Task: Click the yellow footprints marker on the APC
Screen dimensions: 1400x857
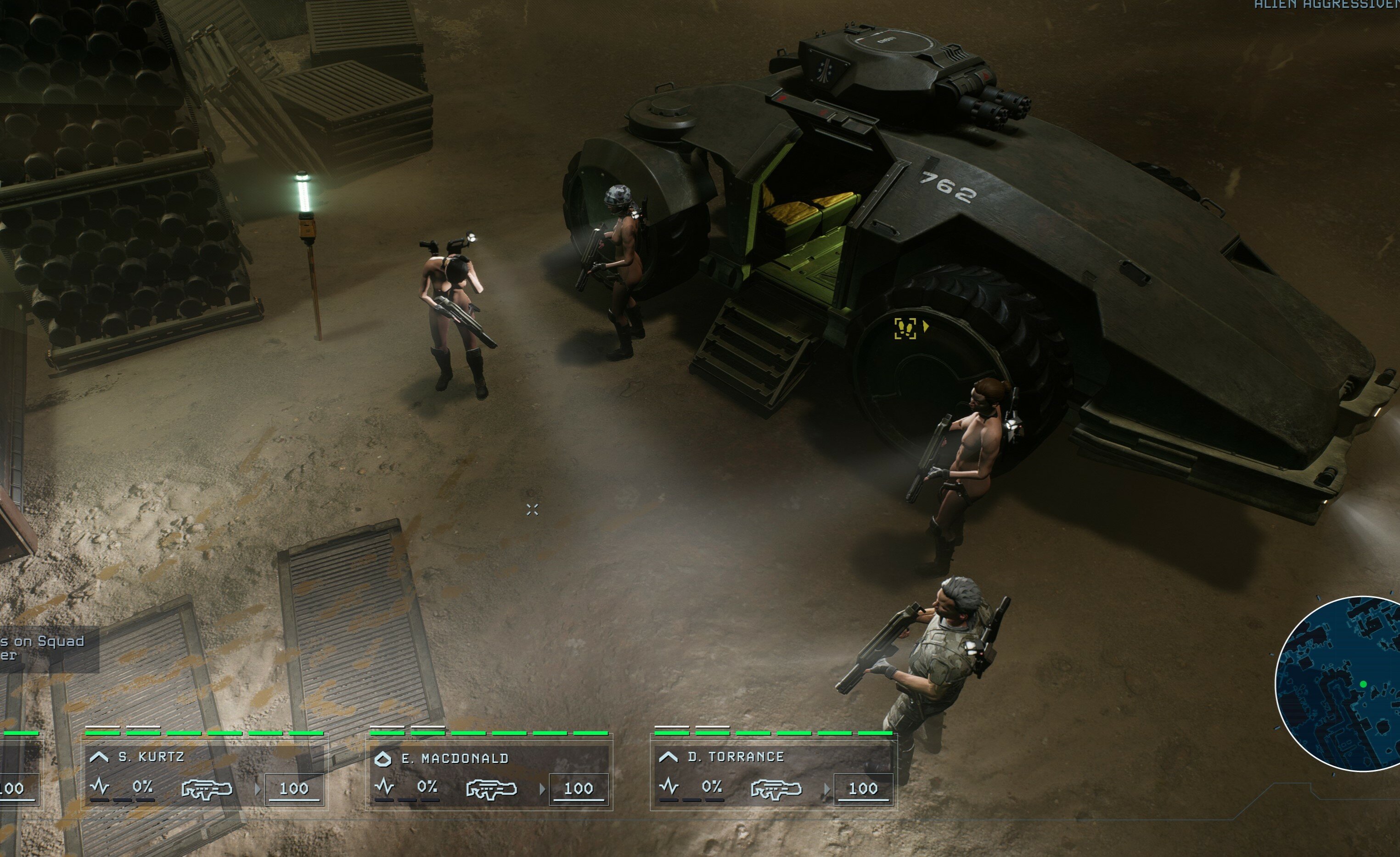Action: [905, 328]
